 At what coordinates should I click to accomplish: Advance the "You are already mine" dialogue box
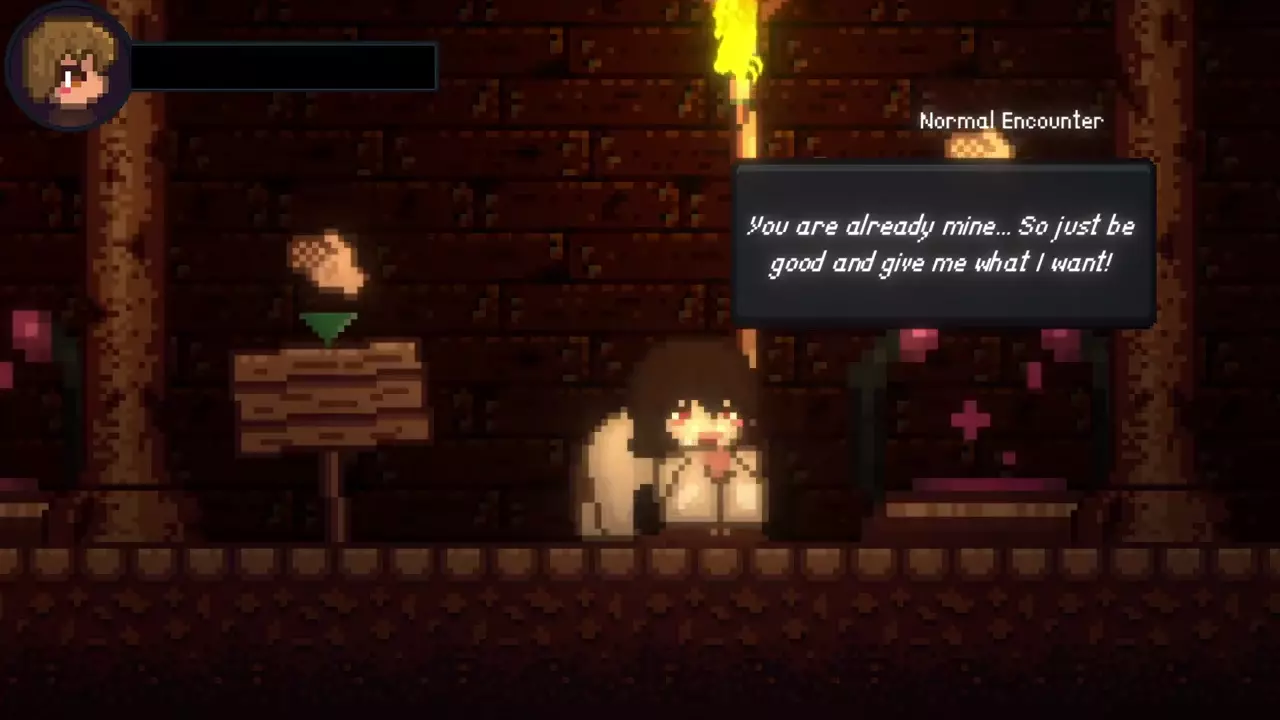pyautogui.click(x=944, y=245)
